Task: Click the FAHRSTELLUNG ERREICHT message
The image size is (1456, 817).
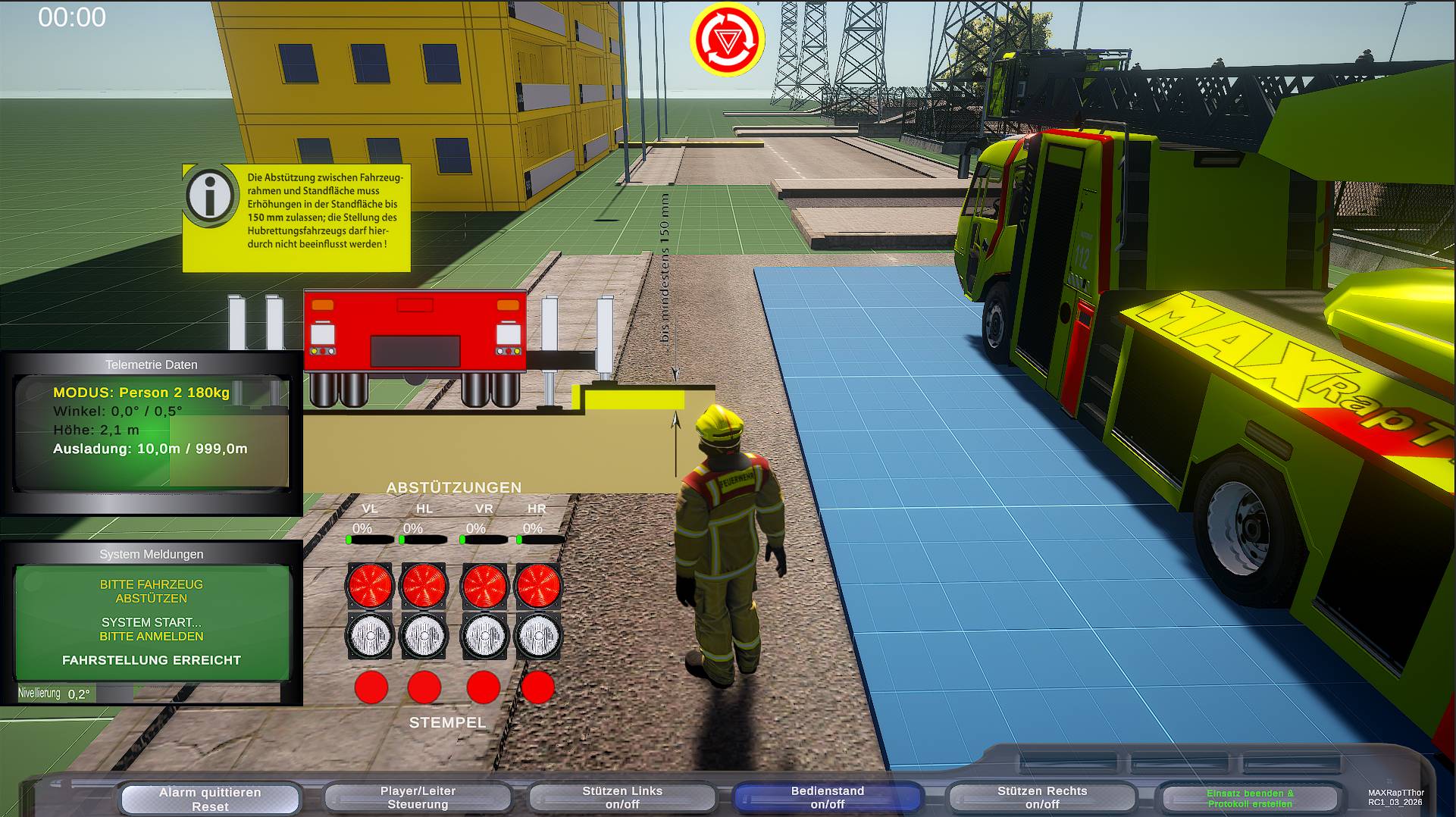Action: tap(151, 660)
